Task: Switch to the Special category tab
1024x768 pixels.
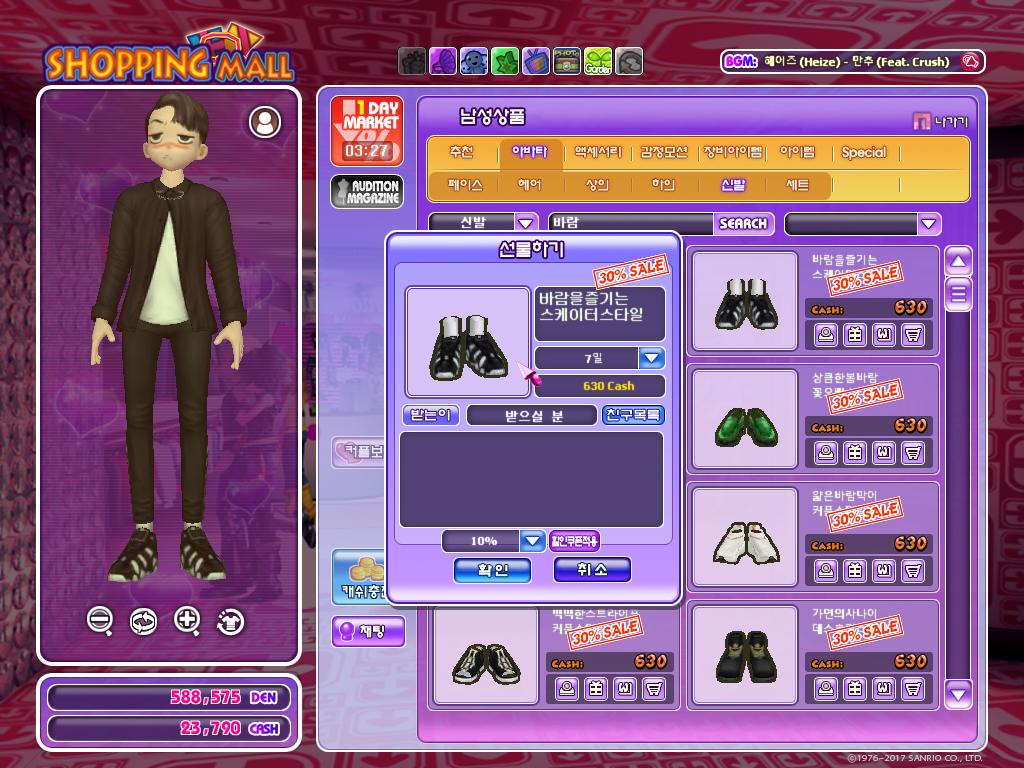Action: pyautogui.click(x=863, y=153)
